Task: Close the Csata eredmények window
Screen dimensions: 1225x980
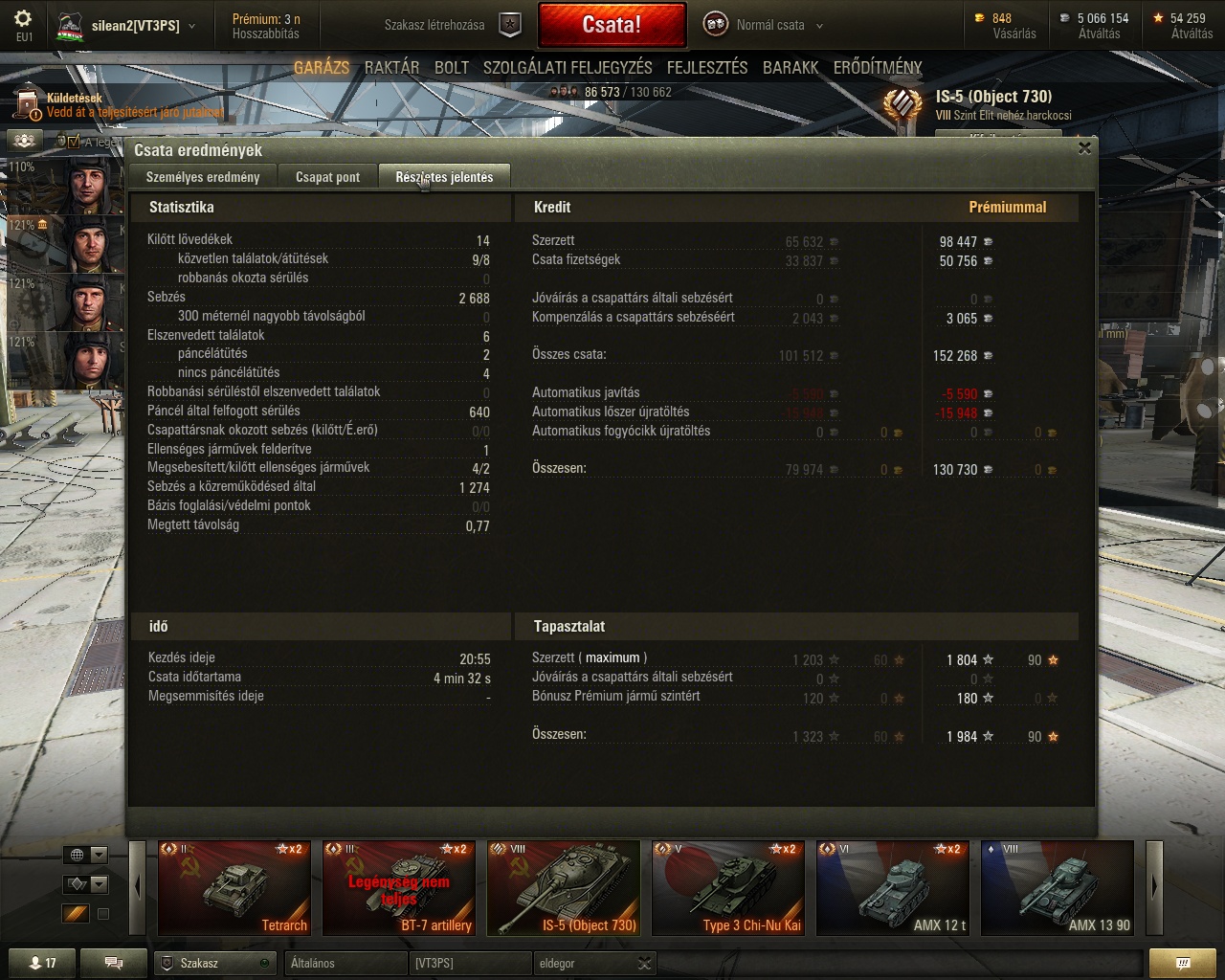Action: click(x=1084, y=148)
